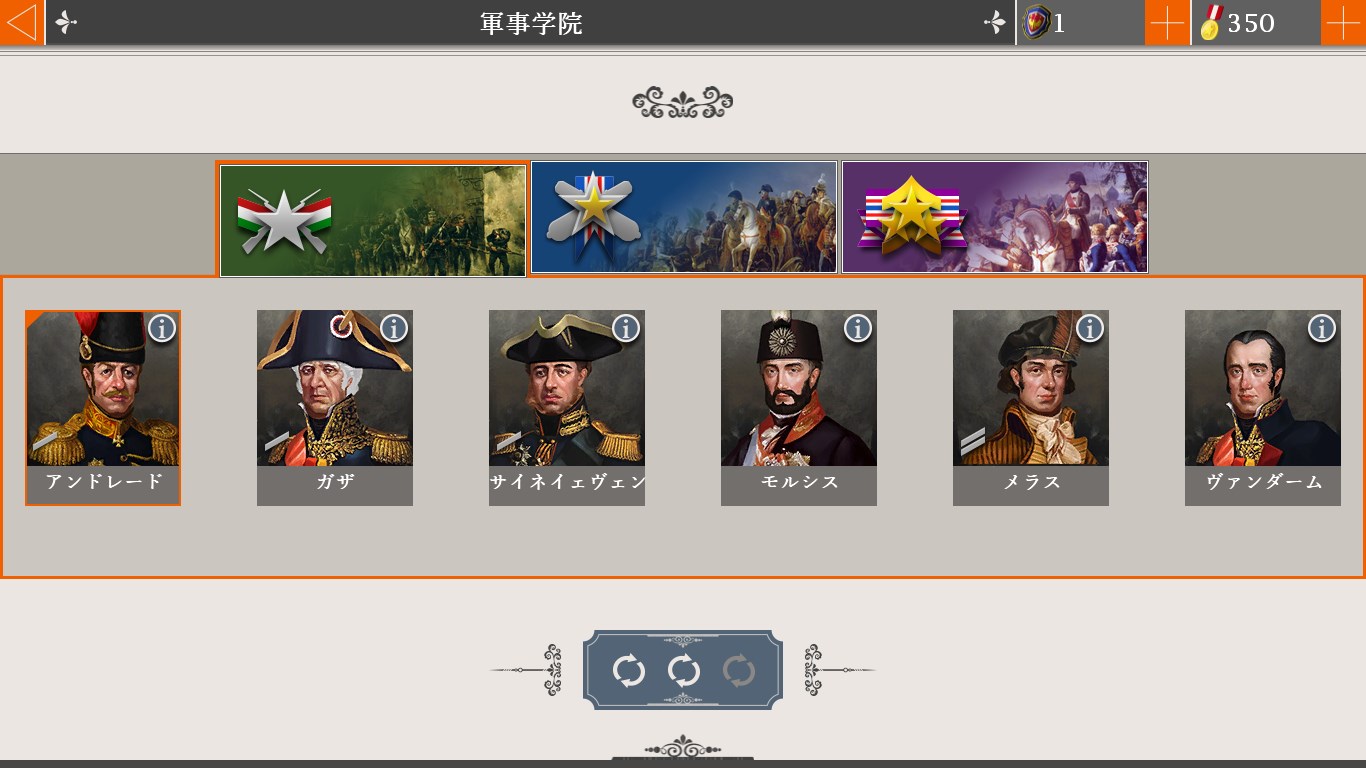1366x768 pixels.
Task: Open info for general アンドレード
Action: (162, 327)
